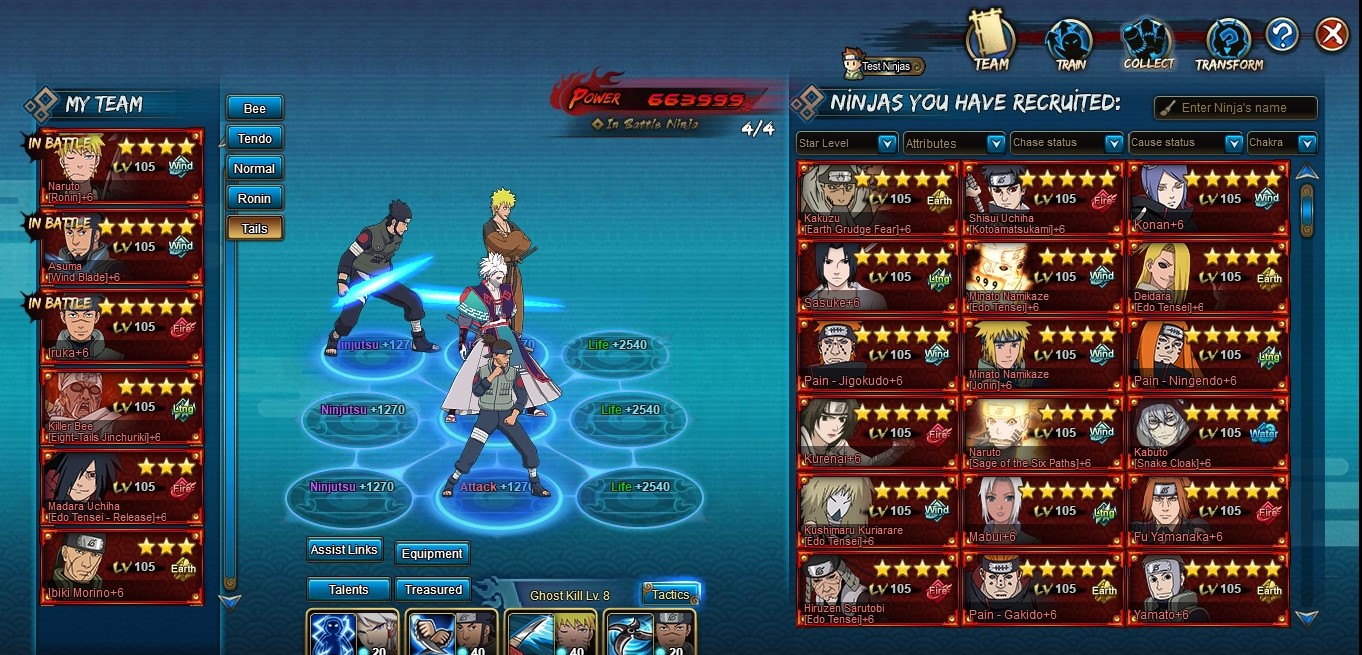Select Killer Bee in My Team
1362x655 pixels.
[x=122, y=407]
